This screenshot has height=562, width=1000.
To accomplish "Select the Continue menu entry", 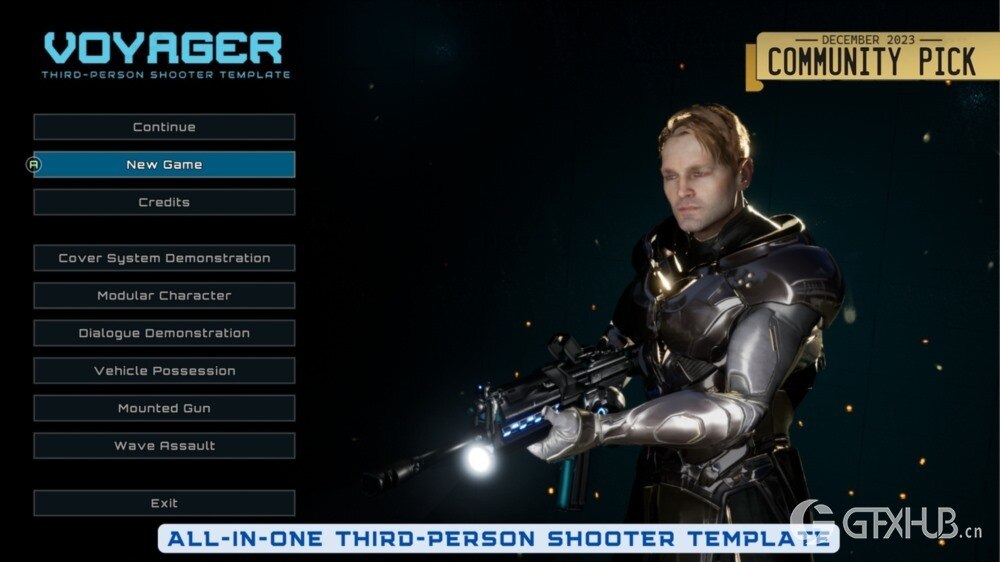I will [x=164, y=127].
